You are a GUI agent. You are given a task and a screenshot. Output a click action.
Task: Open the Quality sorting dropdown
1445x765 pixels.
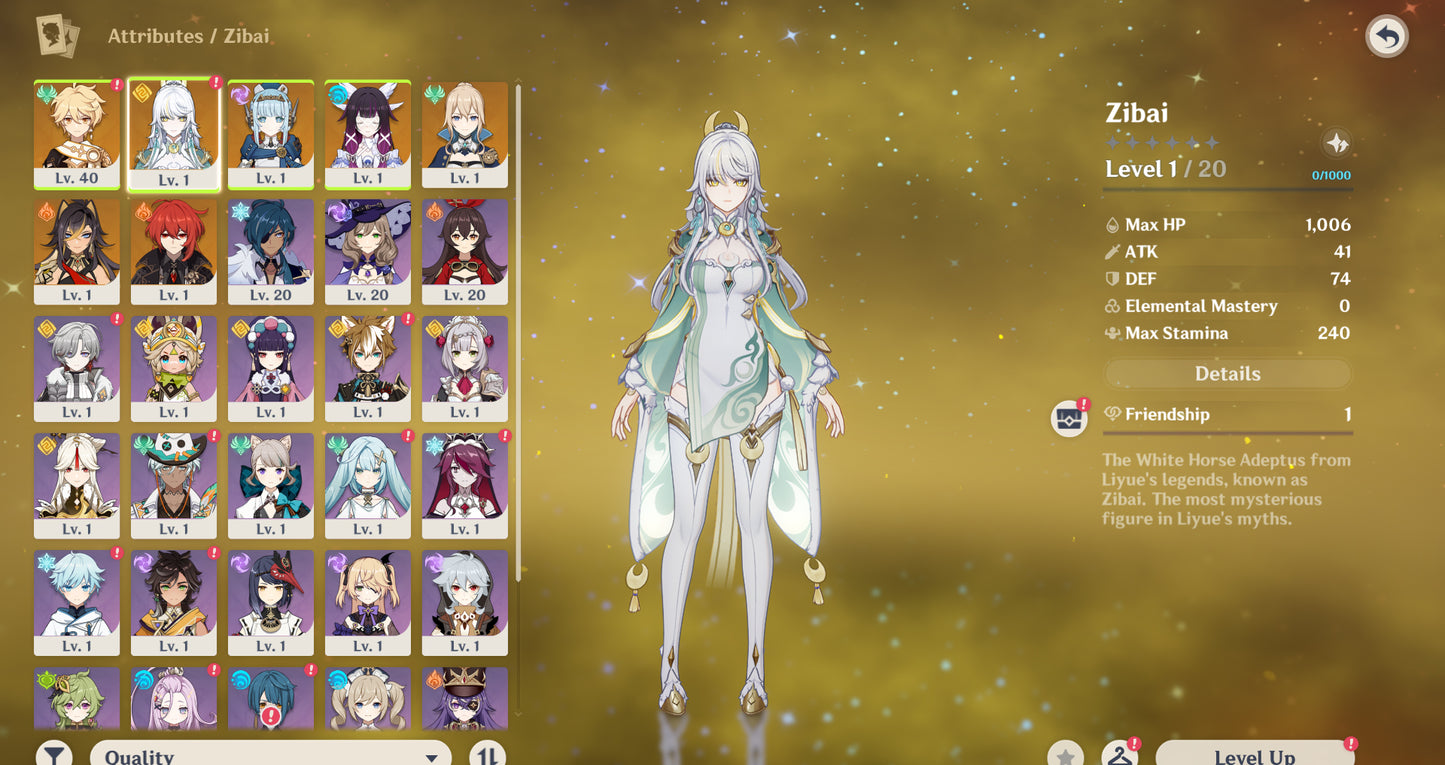[x=270, y=755]
